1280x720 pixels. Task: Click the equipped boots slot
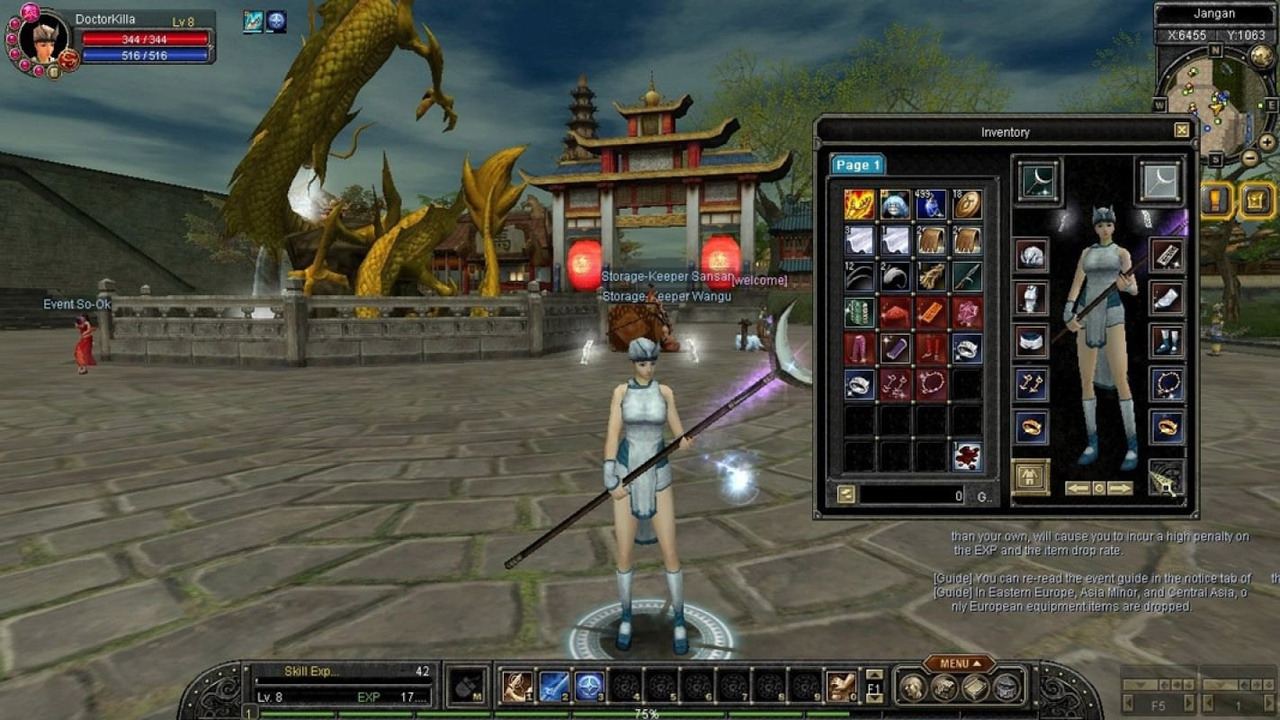1167,340
